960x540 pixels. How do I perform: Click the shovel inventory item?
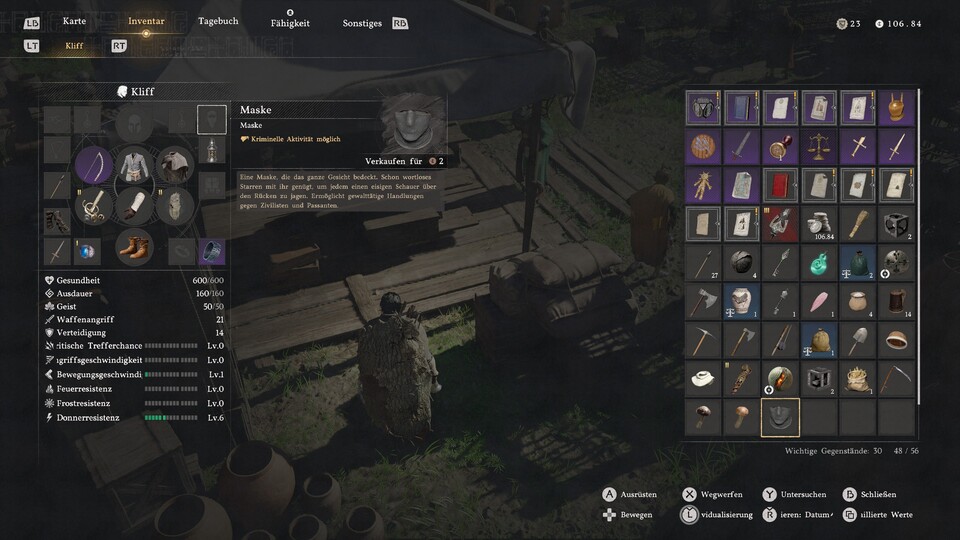click(858, 340)
